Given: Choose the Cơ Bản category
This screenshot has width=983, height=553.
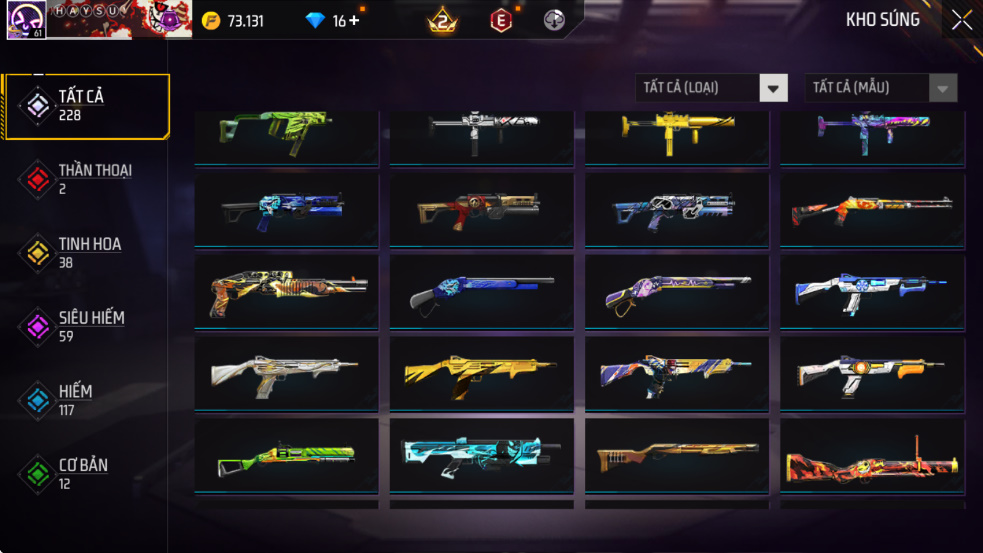Looking at the screenshot, I should click(x=85, y=474).
